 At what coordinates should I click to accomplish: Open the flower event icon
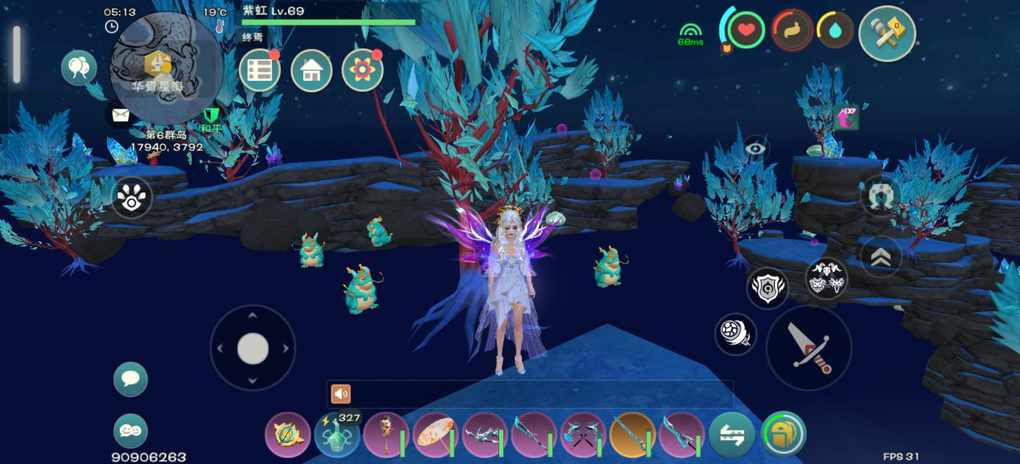pos(363,70)
